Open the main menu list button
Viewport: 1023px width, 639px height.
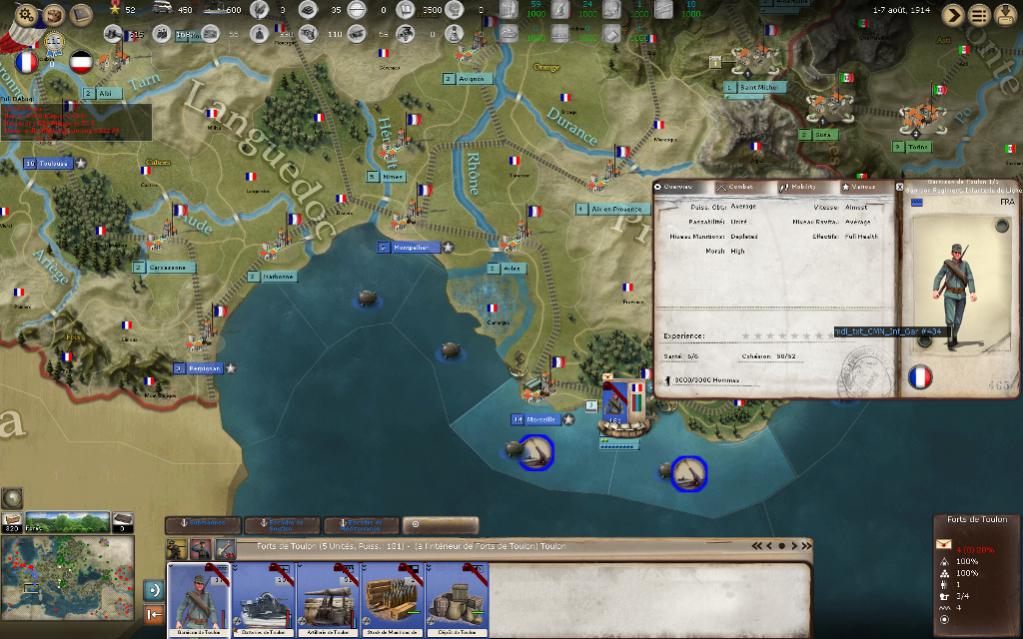[x=979, y=14]
